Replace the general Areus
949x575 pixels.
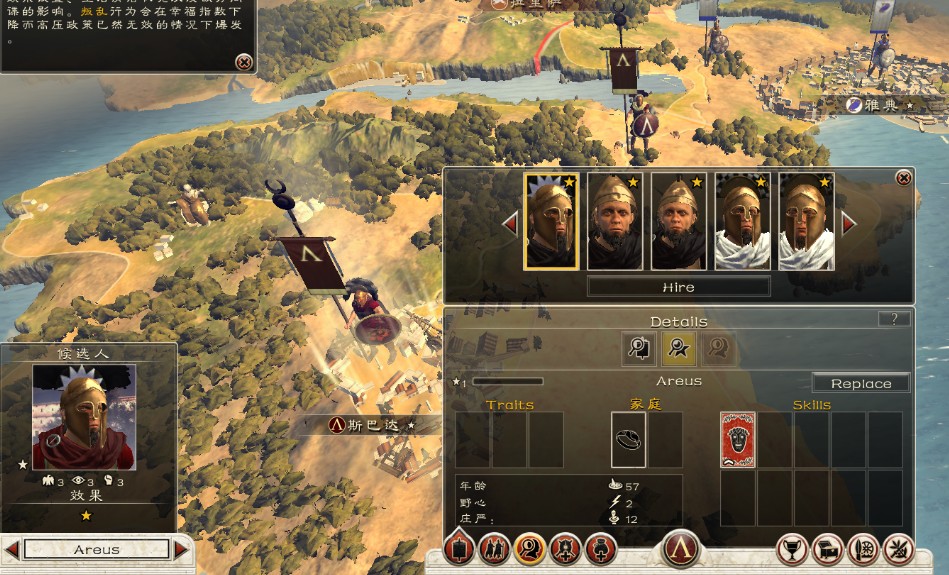pyautogui.click(x=860, y=383)
